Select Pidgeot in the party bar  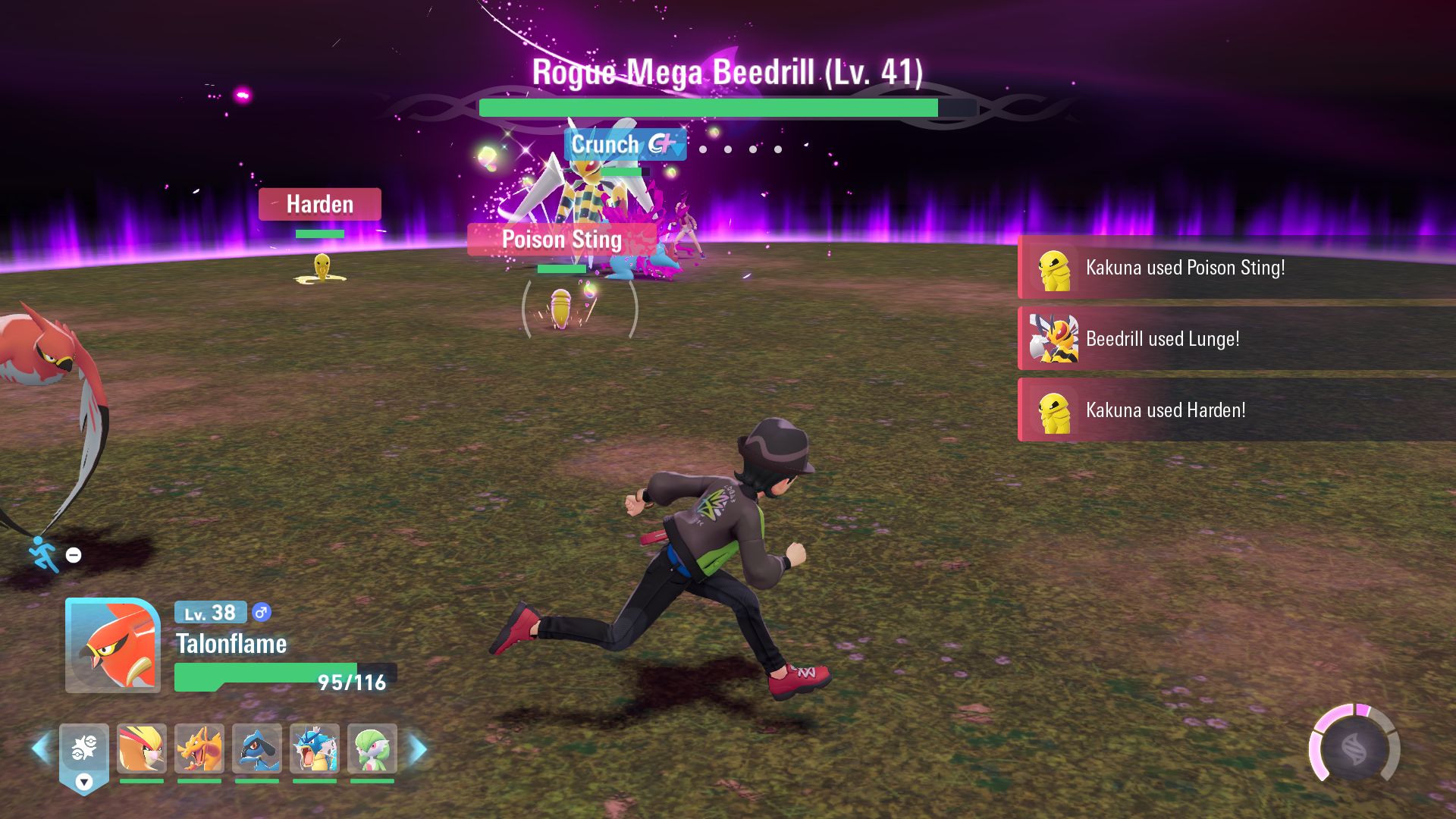coord(142,748)
